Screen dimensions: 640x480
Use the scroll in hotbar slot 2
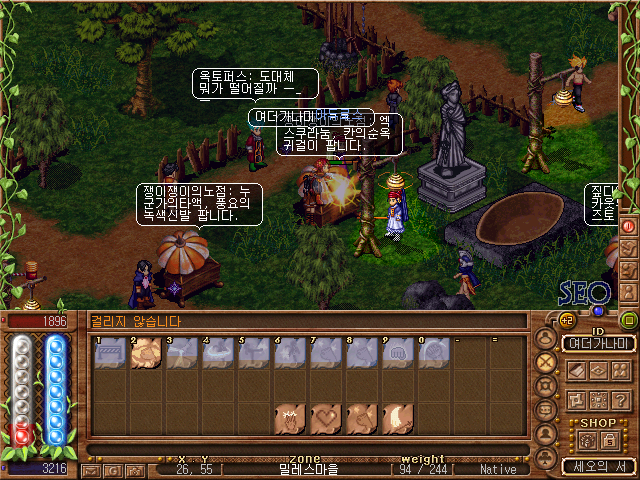[146, 352]
